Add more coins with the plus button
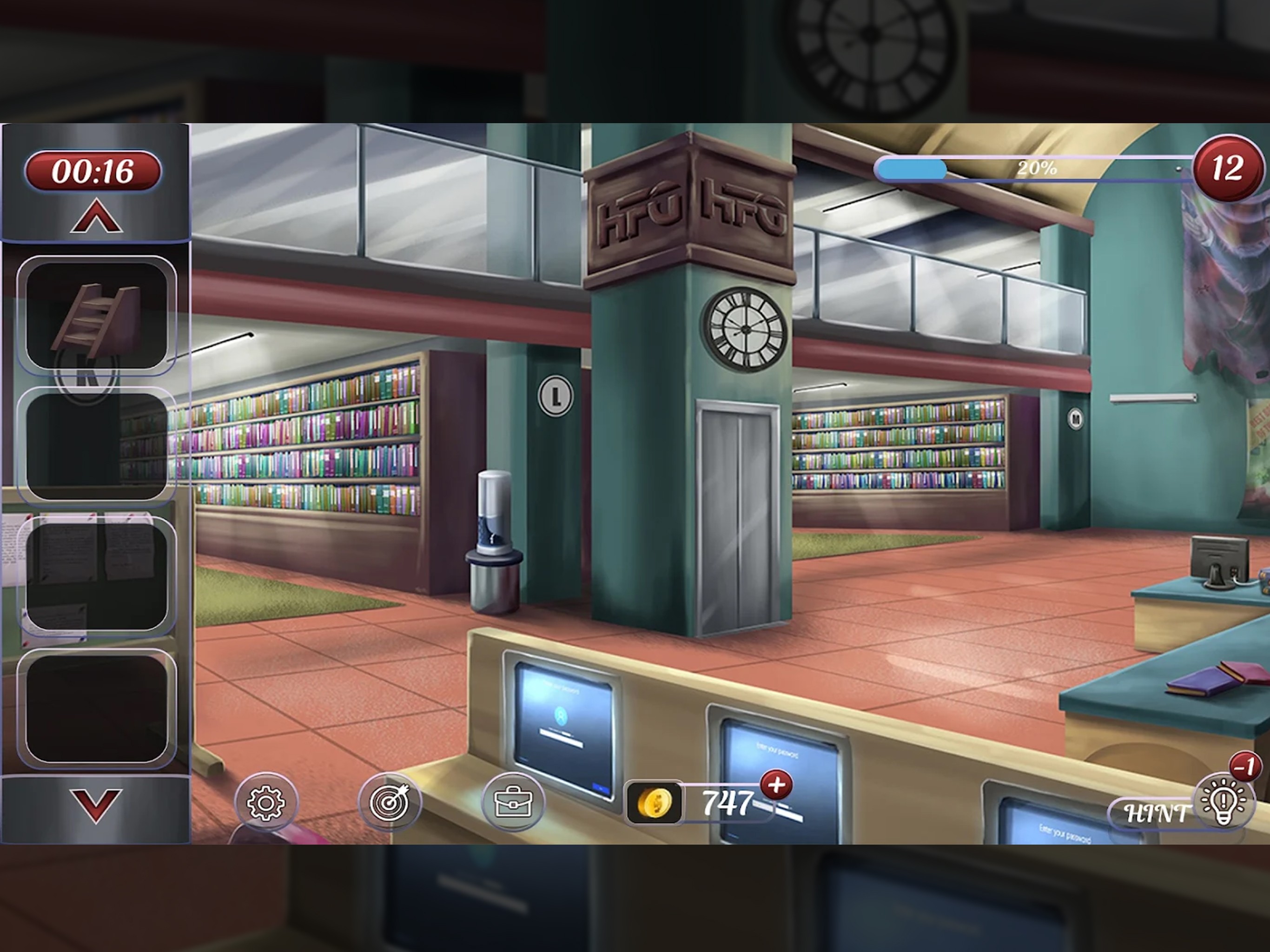This screenshot has width=1270, height=952. click(x=776, y=785)
